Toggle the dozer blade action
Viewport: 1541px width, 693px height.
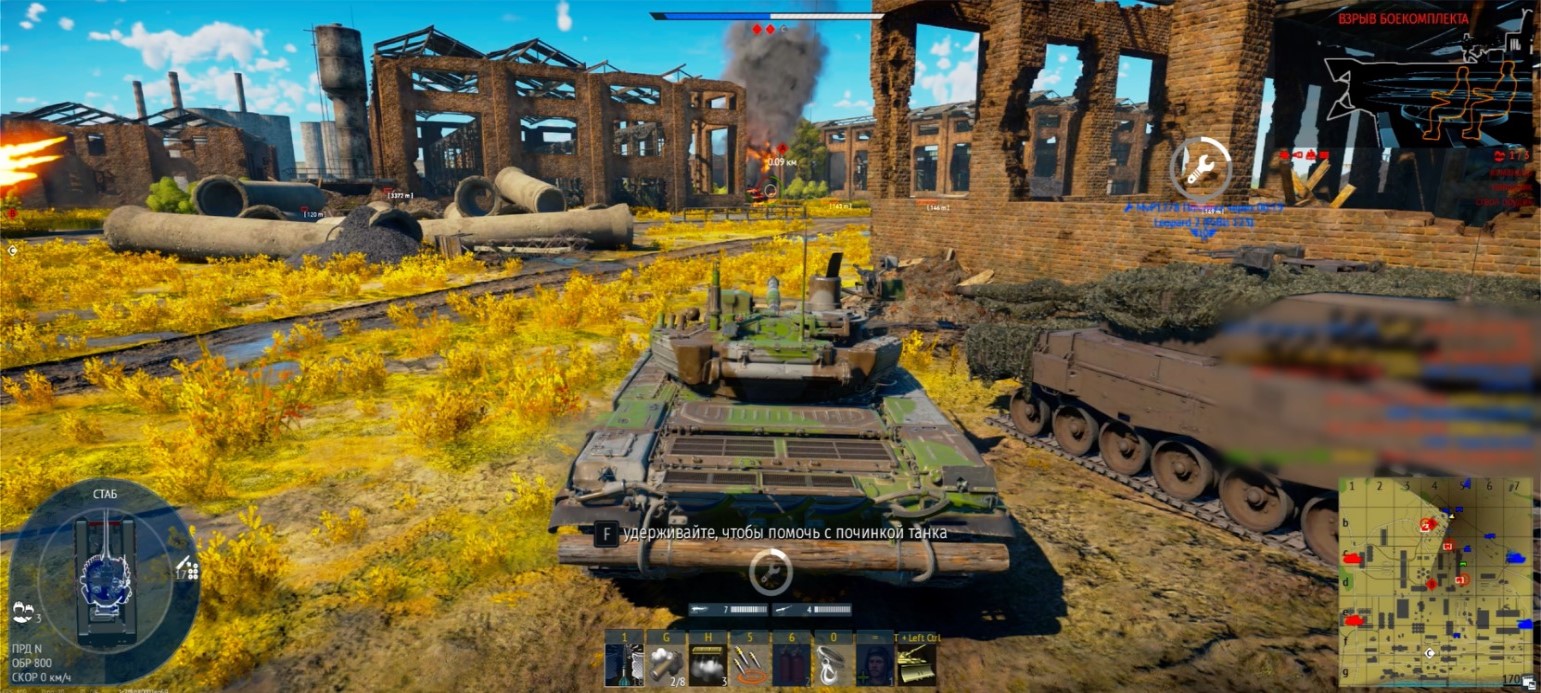click(x=915, y=663)
